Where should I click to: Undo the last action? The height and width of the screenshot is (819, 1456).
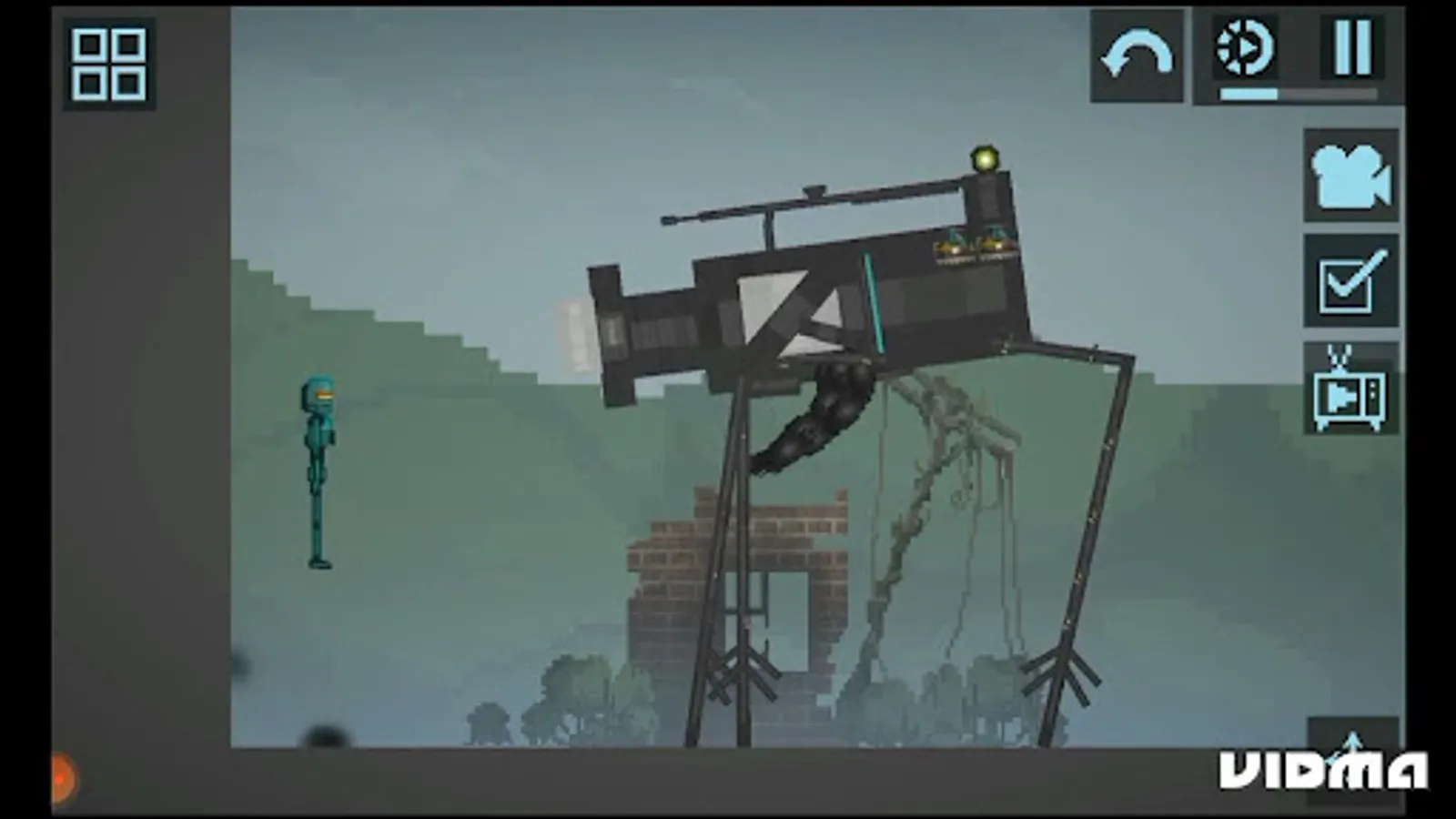[1136, 55]
